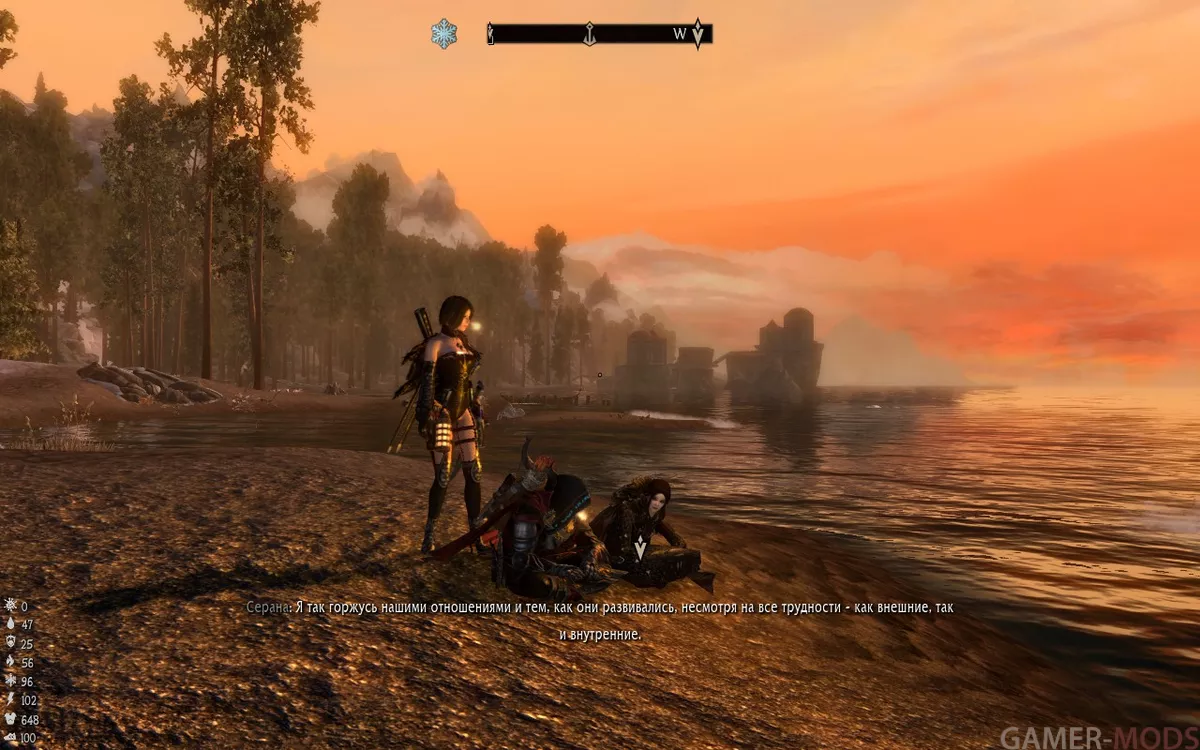Viewport: 1200px width, 750px height.
Task: Click the blue snowflake cold indicator icon
Action: (x=444, y=34)
